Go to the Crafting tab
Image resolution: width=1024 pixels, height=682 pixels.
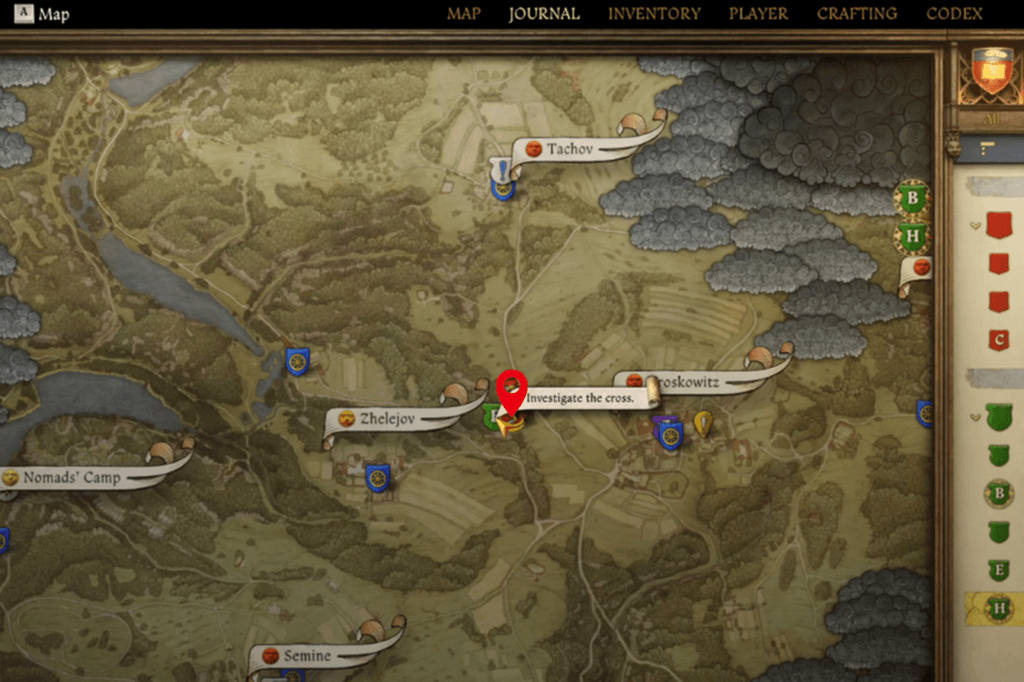(x=856, y=14)
